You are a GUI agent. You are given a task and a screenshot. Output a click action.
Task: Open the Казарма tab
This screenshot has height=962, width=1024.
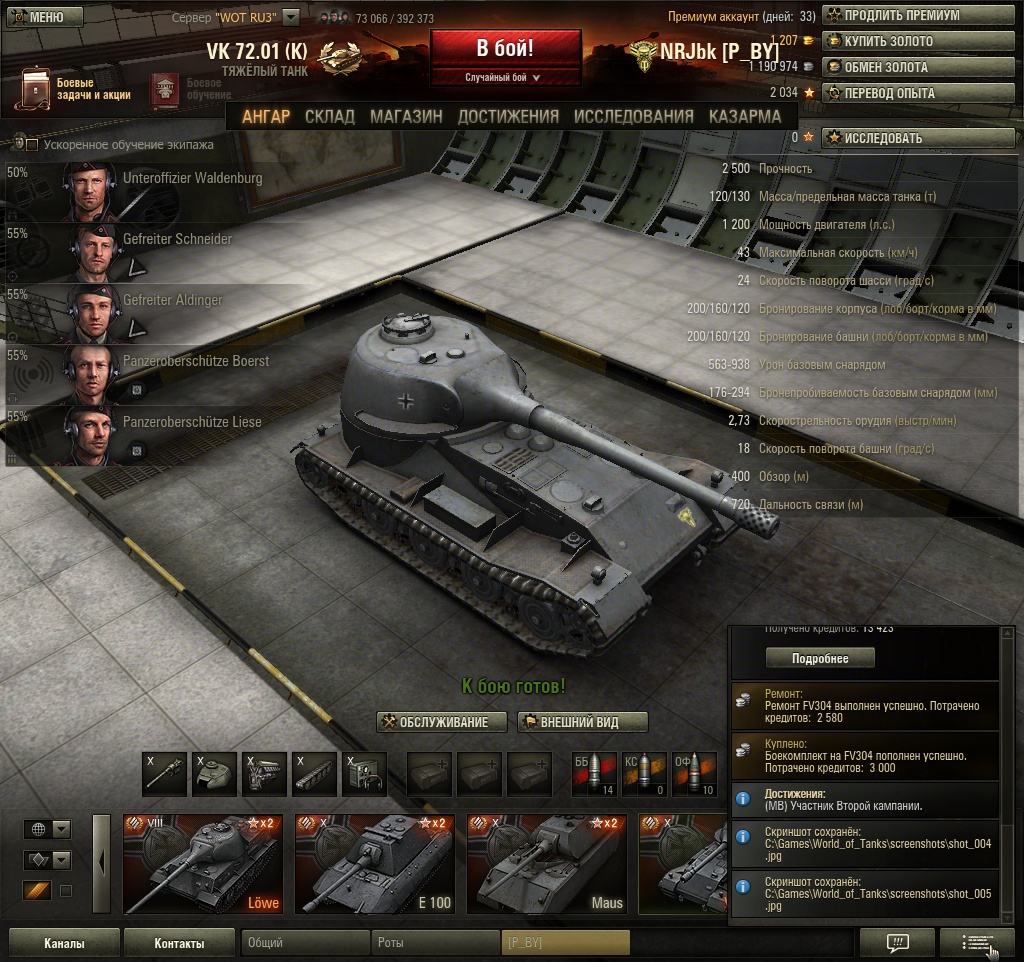(745, 116)
